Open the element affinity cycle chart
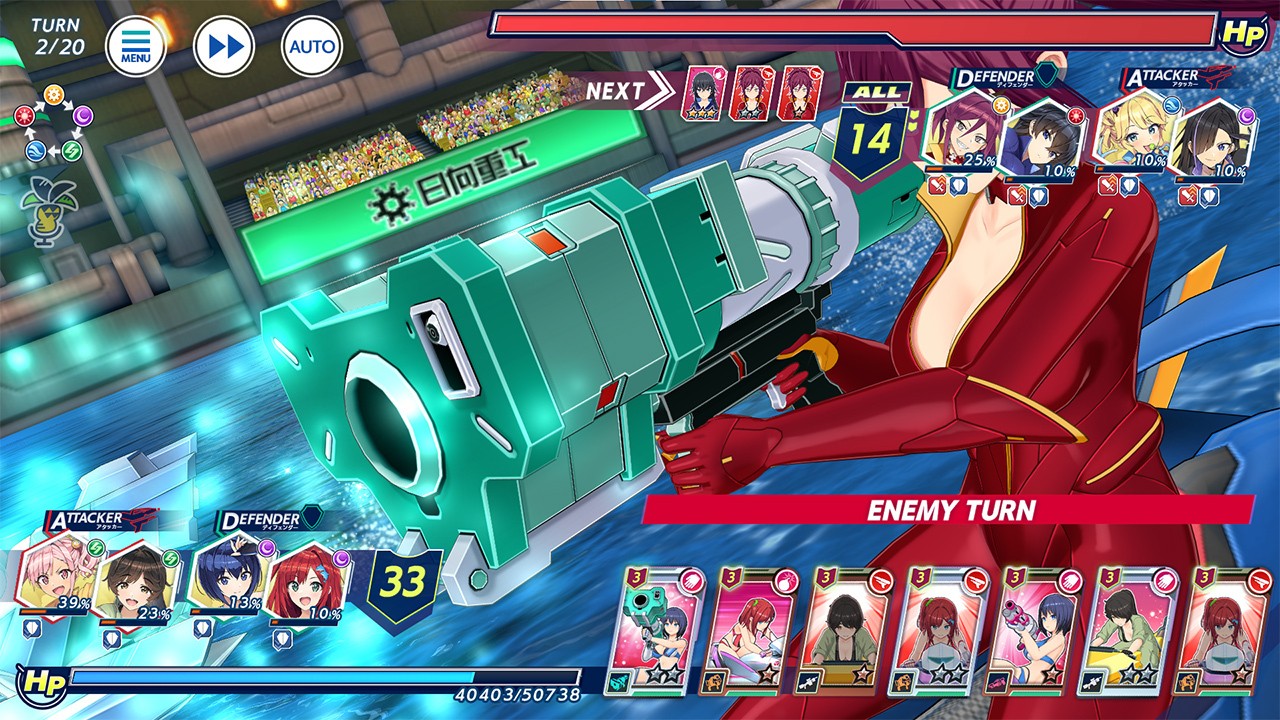 click(52, 125)
